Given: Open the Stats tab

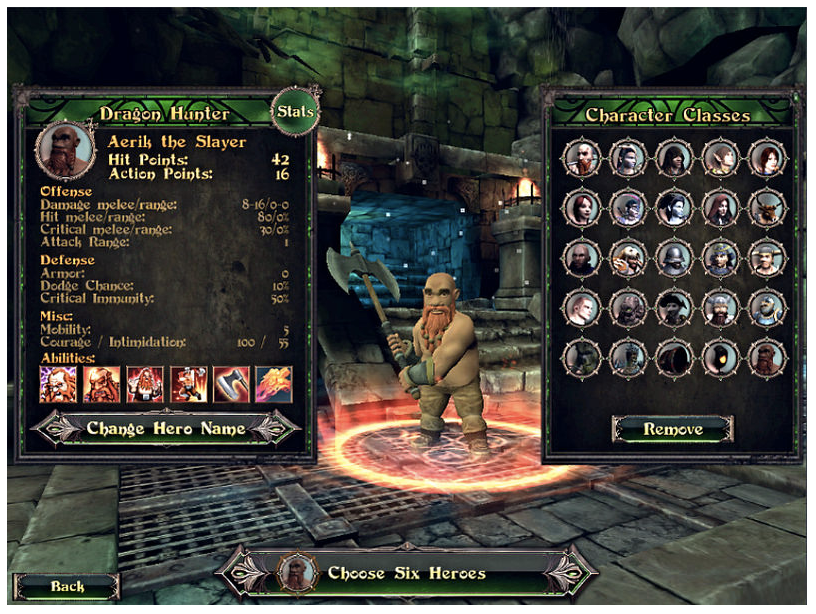Looking at the screenshot, I should point(295,112).
